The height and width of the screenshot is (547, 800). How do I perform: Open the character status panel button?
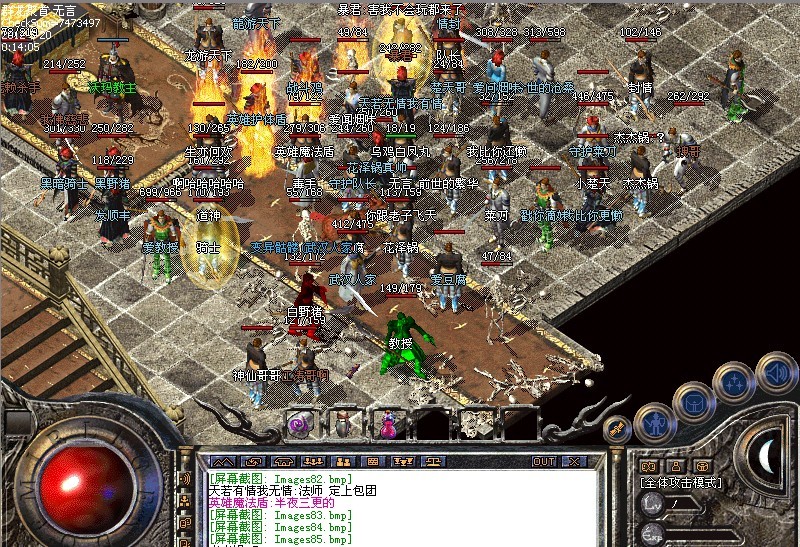coord(656,423)
